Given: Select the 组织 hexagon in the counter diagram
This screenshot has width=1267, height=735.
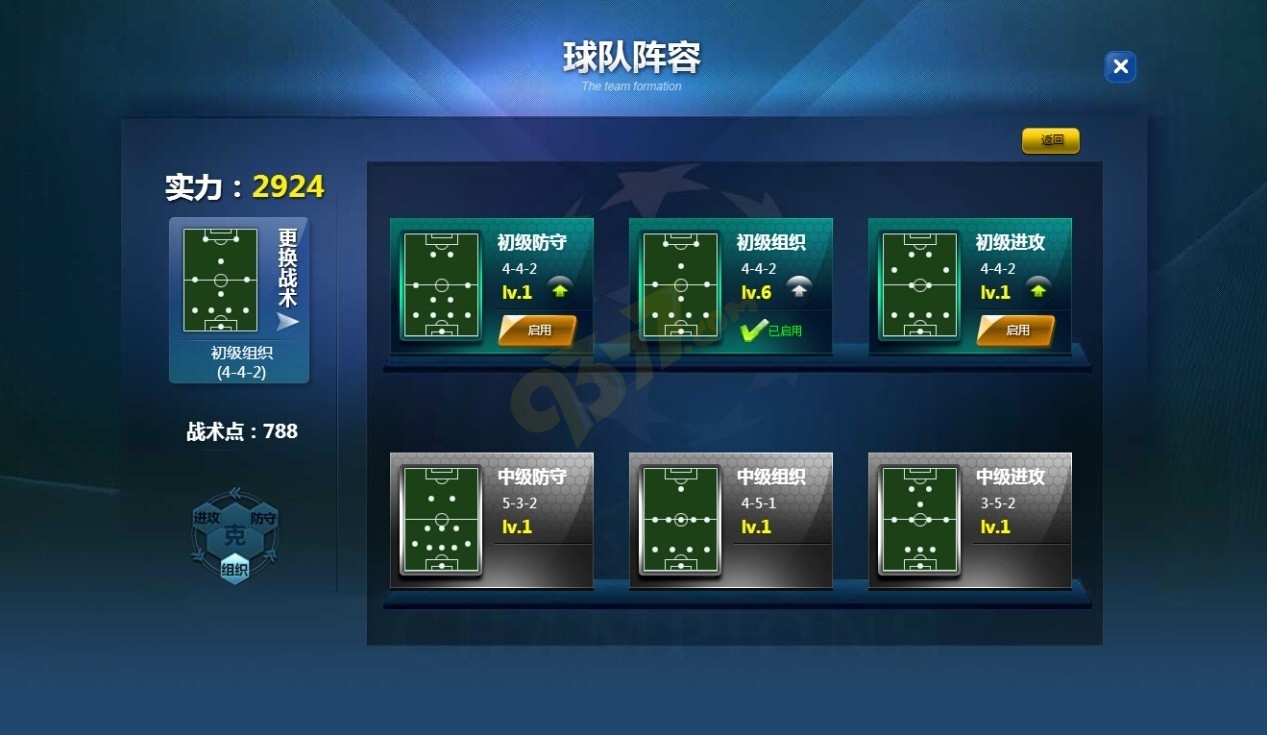Looking at the screenshot, I should (235, 570).
